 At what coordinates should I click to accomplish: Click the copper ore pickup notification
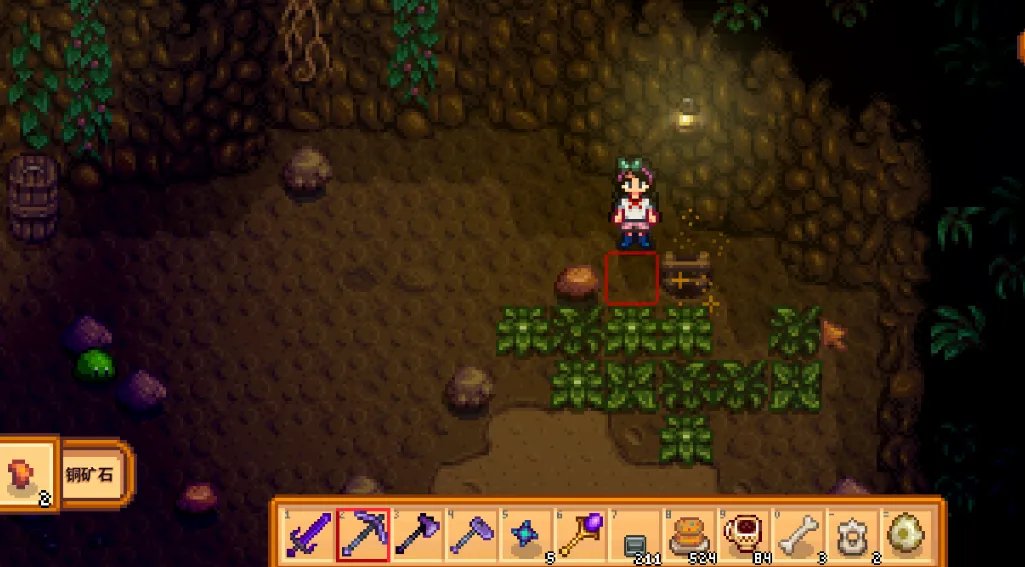coord(66,473)
